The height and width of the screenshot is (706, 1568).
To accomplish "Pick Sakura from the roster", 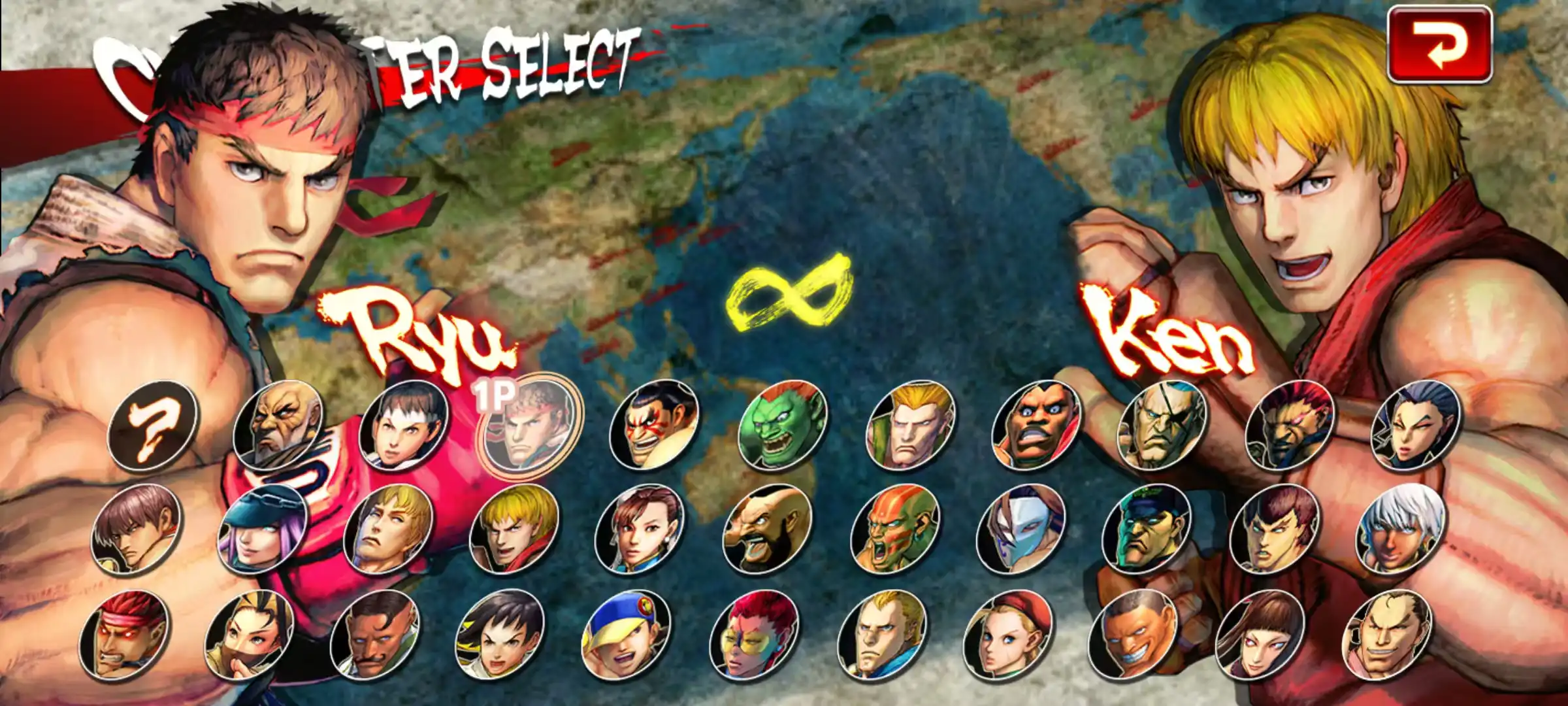I will pos(404,425).
